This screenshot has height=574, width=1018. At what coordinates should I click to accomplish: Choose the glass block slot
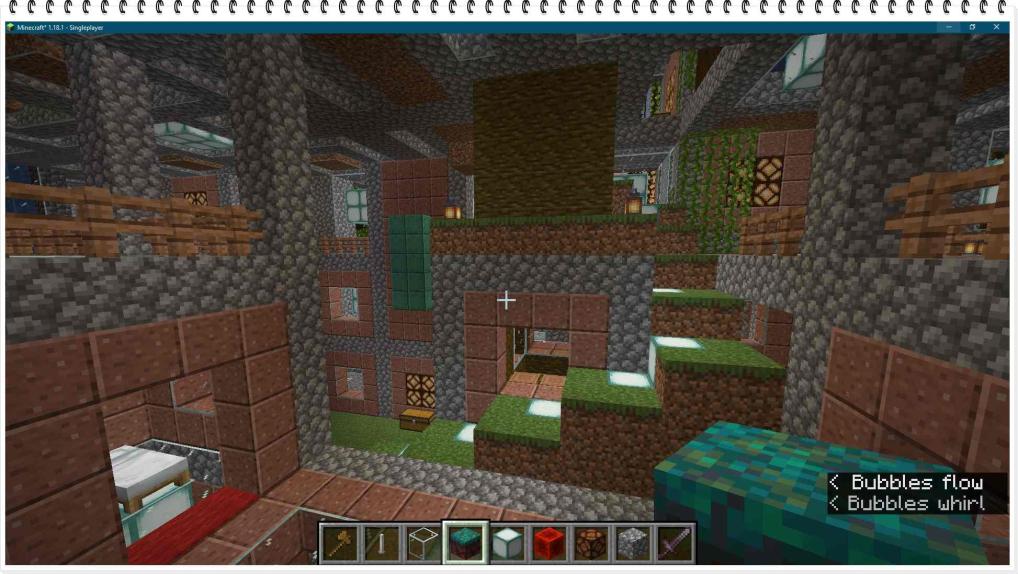pyautogui.click(x=423, y=543)
